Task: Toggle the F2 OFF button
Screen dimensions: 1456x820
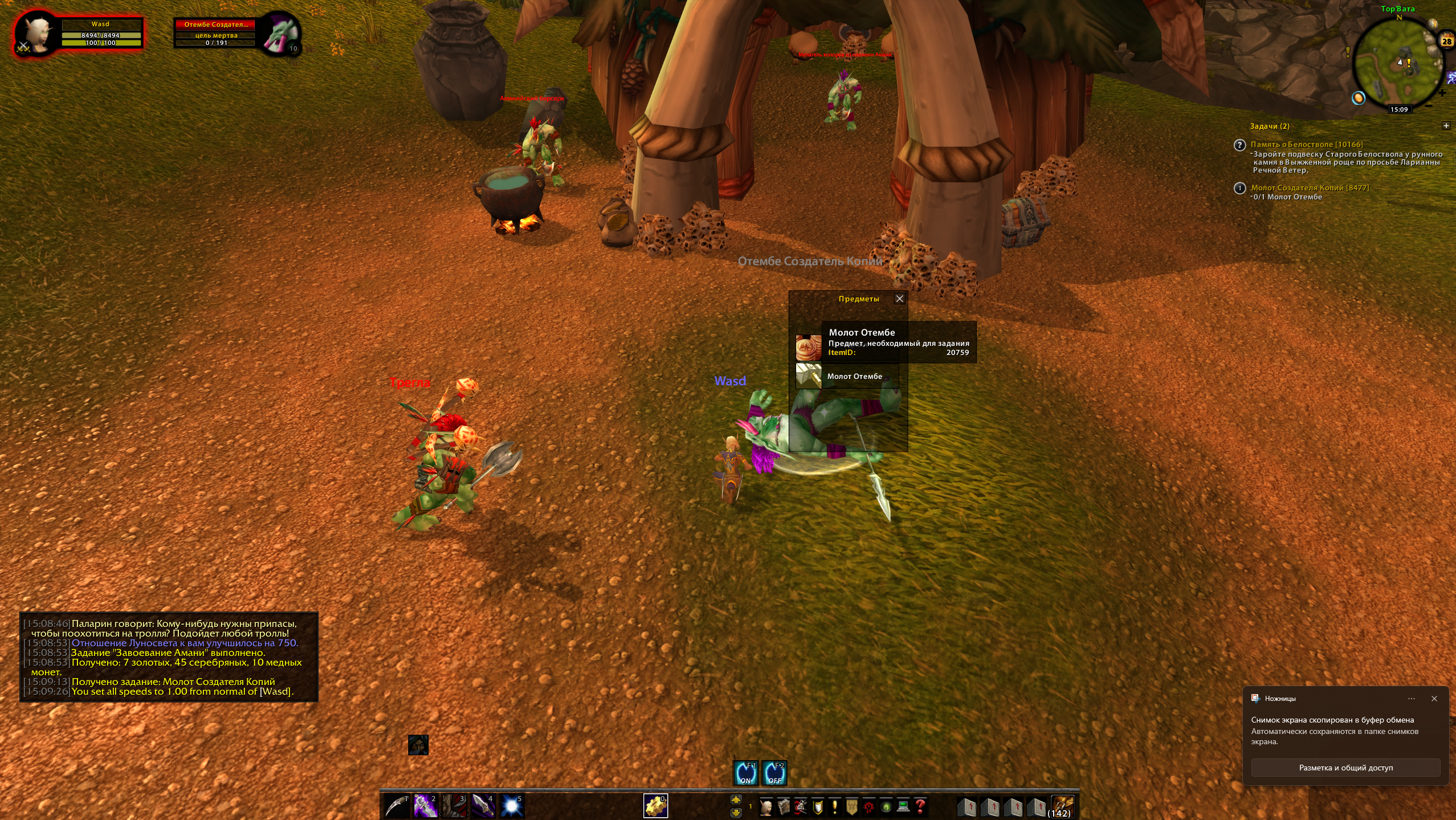Action: click(x=774, y=773)
